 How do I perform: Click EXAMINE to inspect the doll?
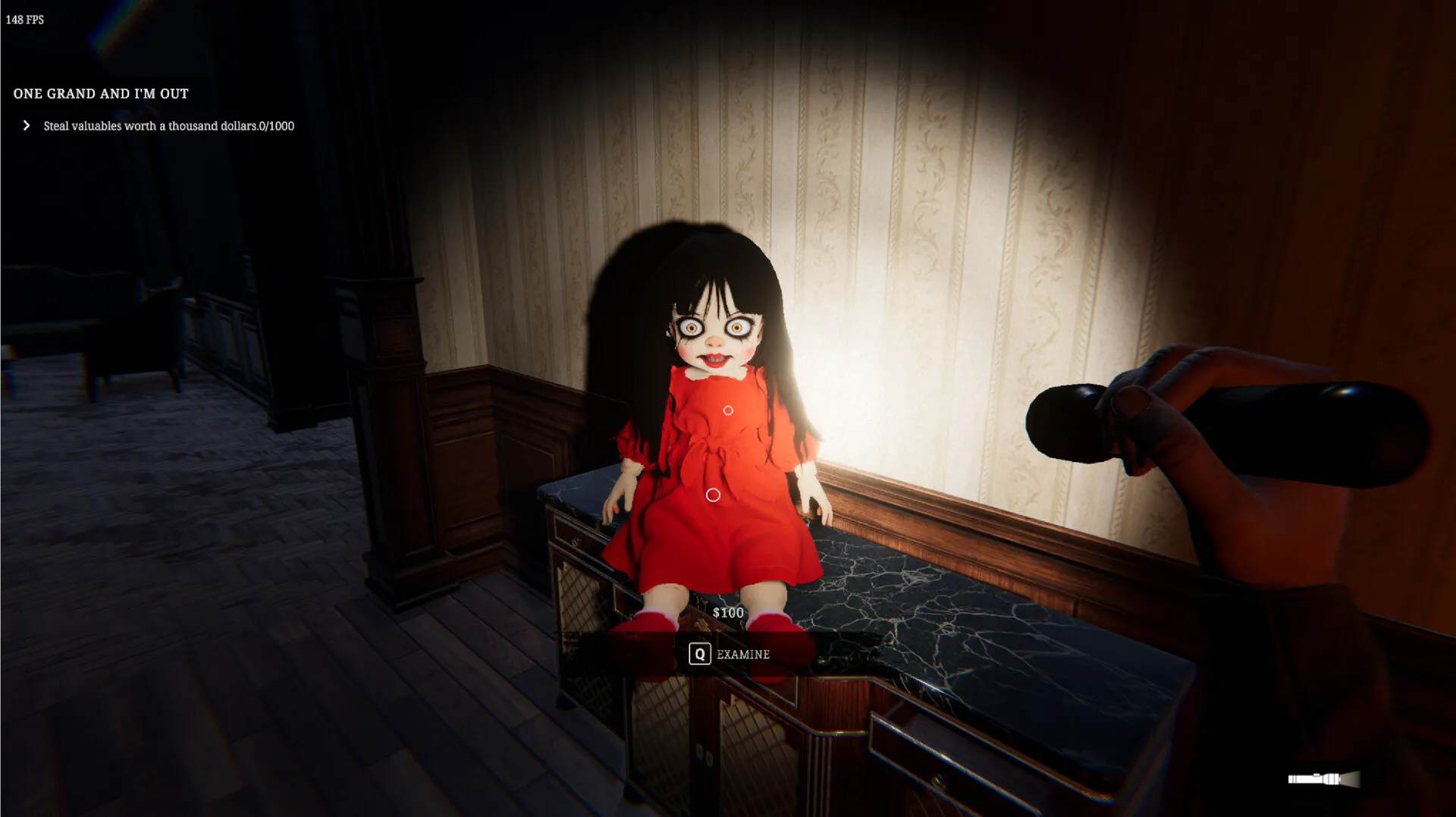pyautogui.click(x=731, y=654)
